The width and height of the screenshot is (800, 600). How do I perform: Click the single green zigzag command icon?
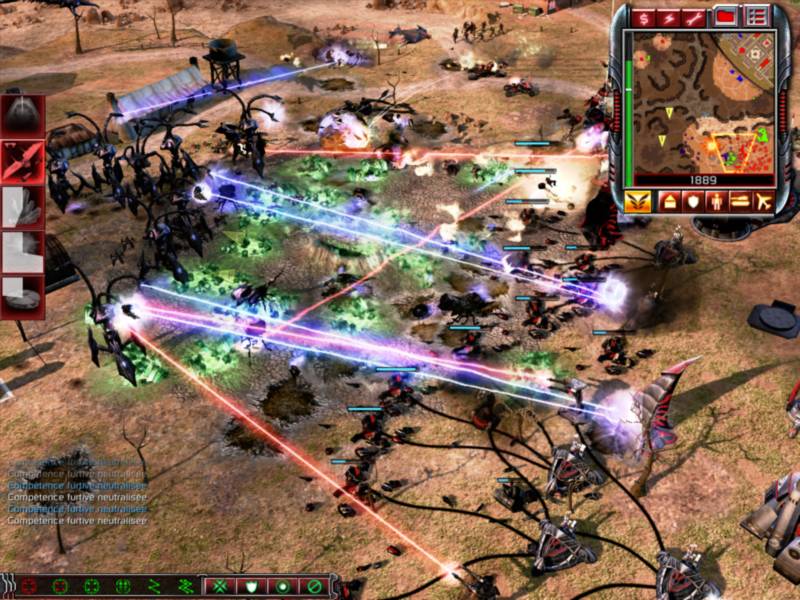(x=154, y=586)
